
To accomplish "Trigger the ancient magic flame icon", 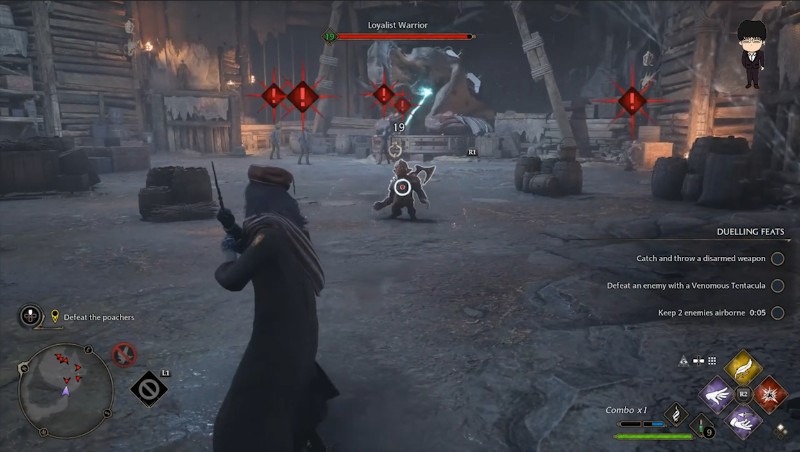I will [x=676, y=413].
